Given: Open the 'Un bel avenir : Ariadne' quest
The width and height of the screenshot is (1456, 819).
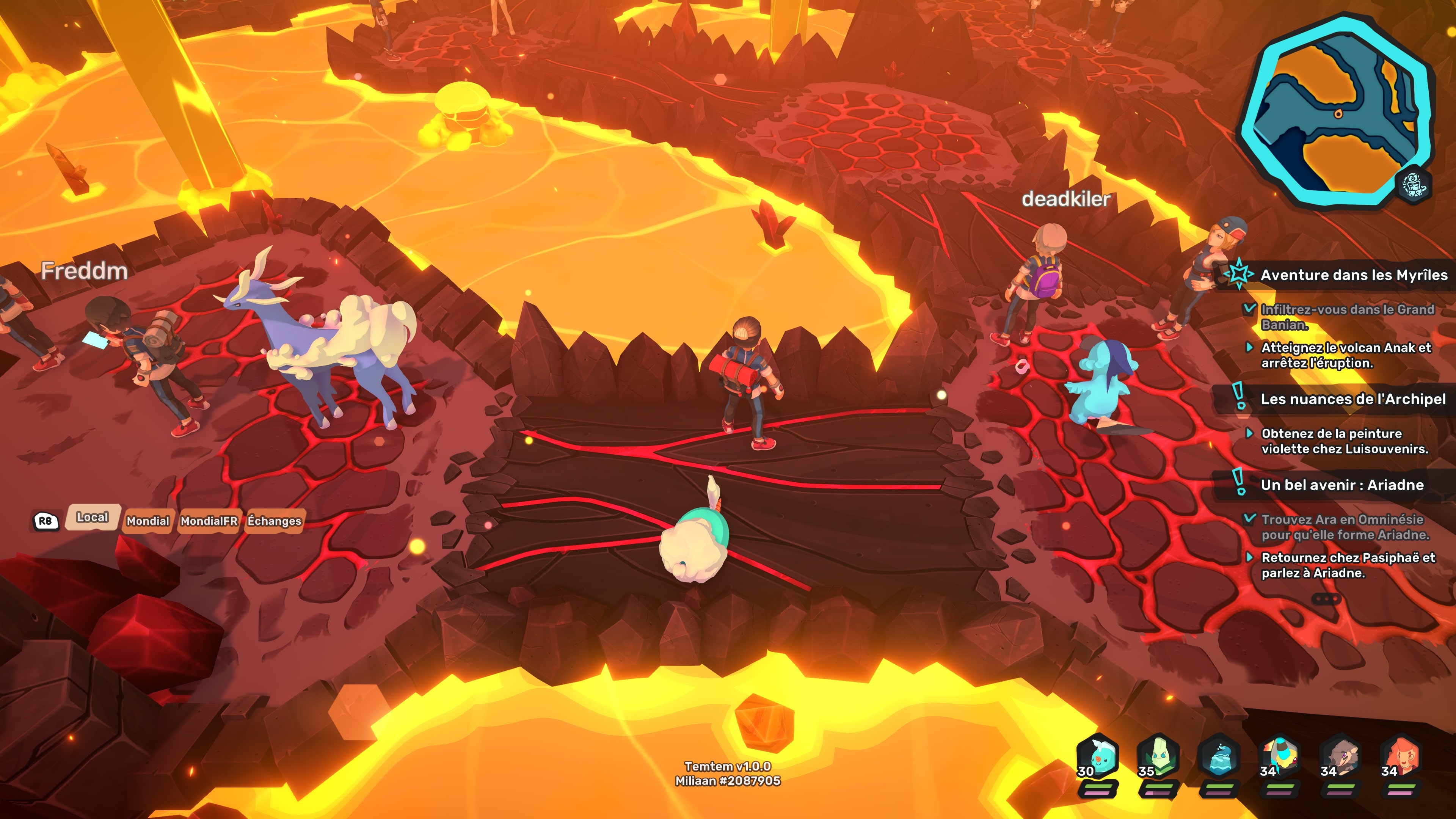Looking at the screenshot, I should click(x=1342, y=485).
